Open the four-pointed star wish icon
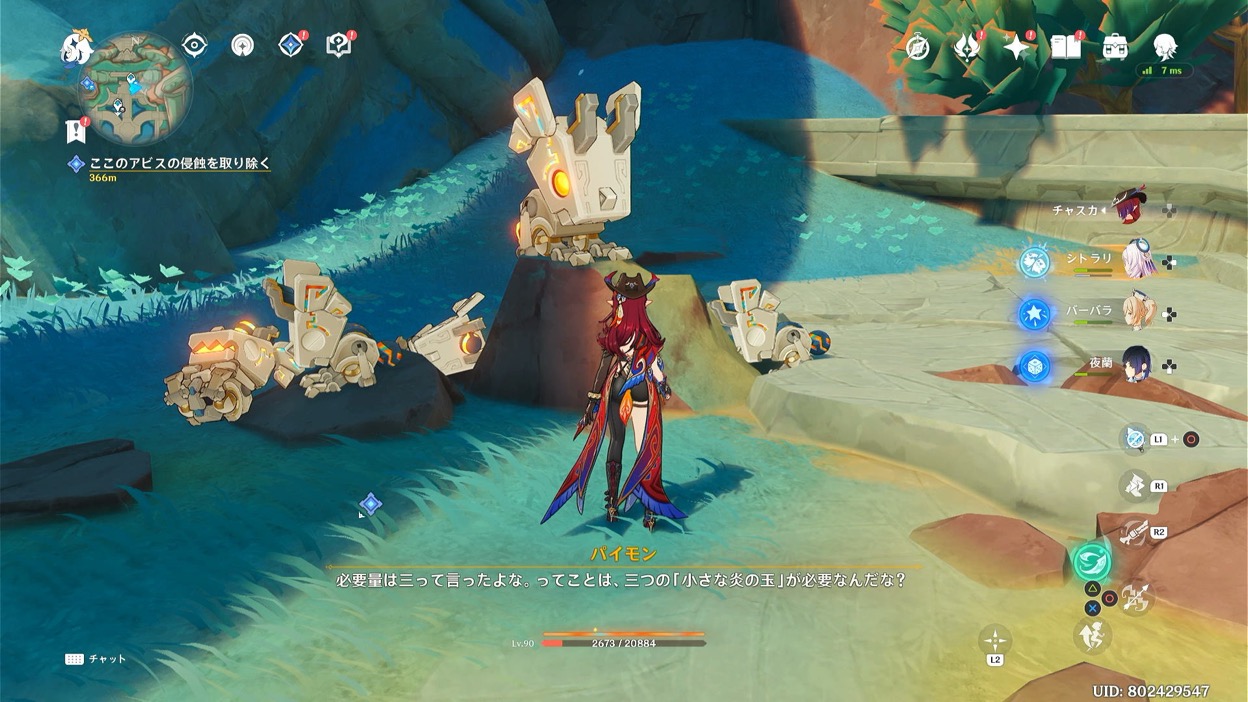Image resolution: width=1248 pixels, height=702 pixels. 1016,47
